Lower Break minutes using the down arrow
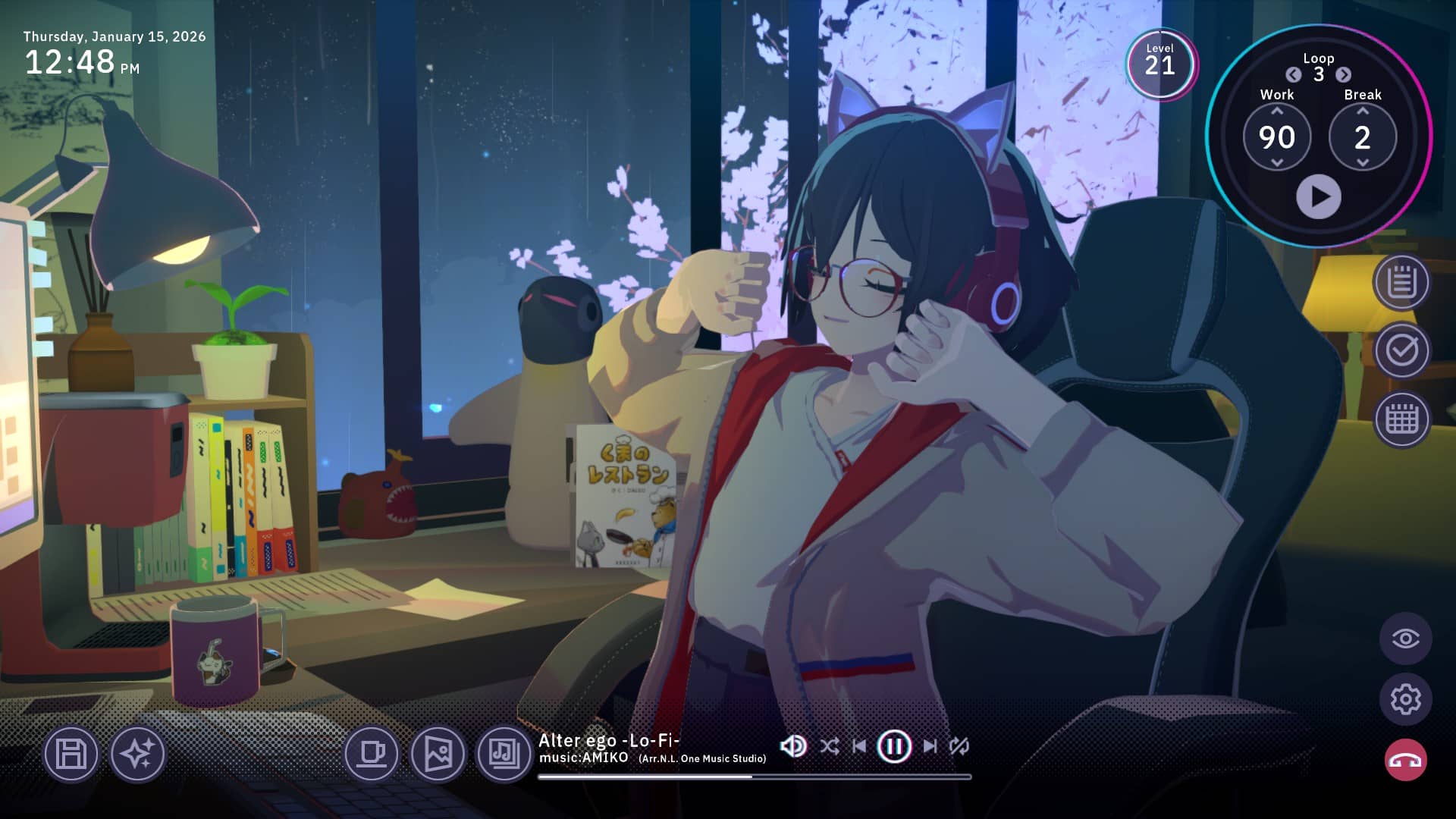 1363,162
